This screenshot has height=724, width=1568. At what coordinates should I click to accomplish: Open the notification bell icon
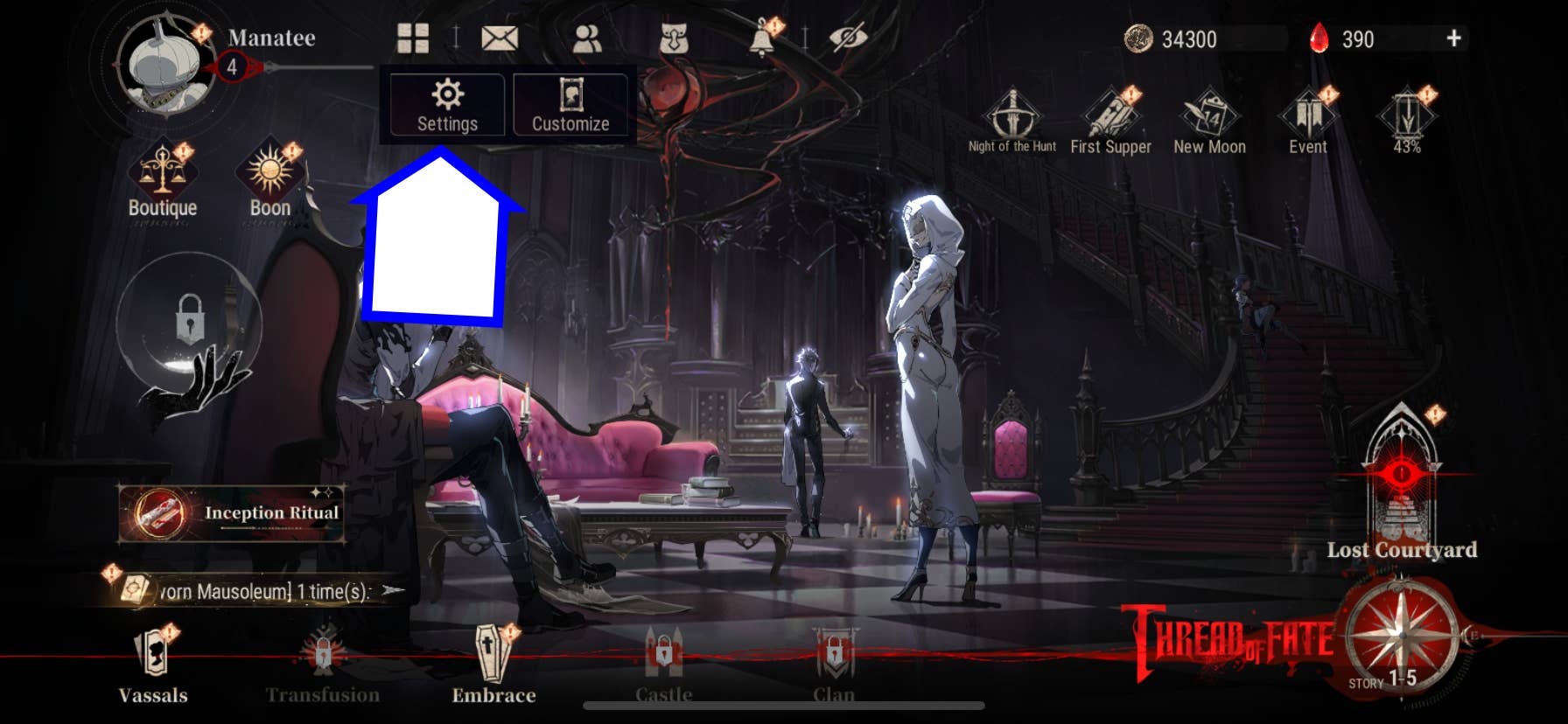(x=762, y=38)
